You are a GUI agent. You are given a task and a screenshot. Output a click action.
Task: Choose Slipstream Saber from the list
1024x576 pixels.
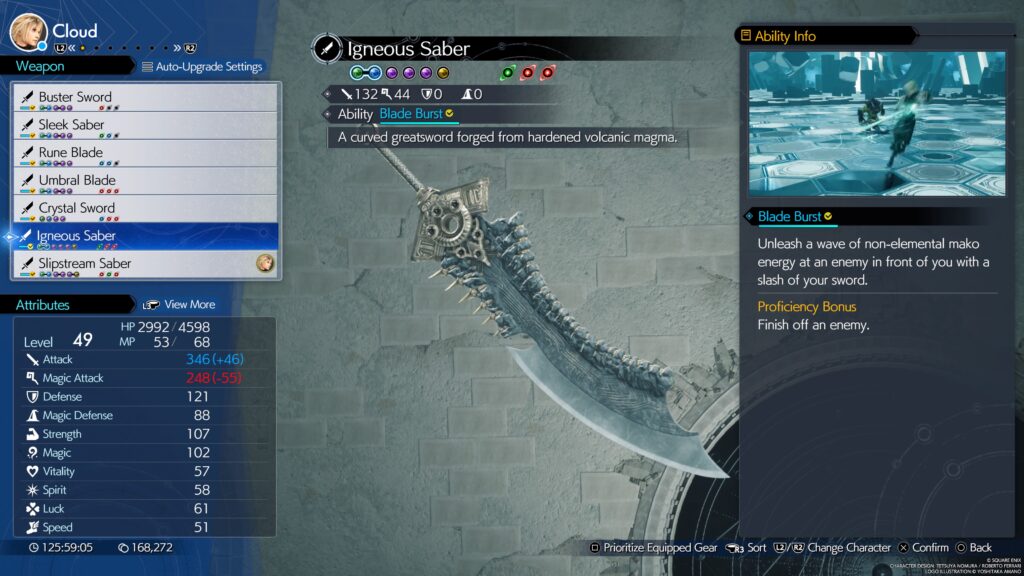tap(144, 264)
